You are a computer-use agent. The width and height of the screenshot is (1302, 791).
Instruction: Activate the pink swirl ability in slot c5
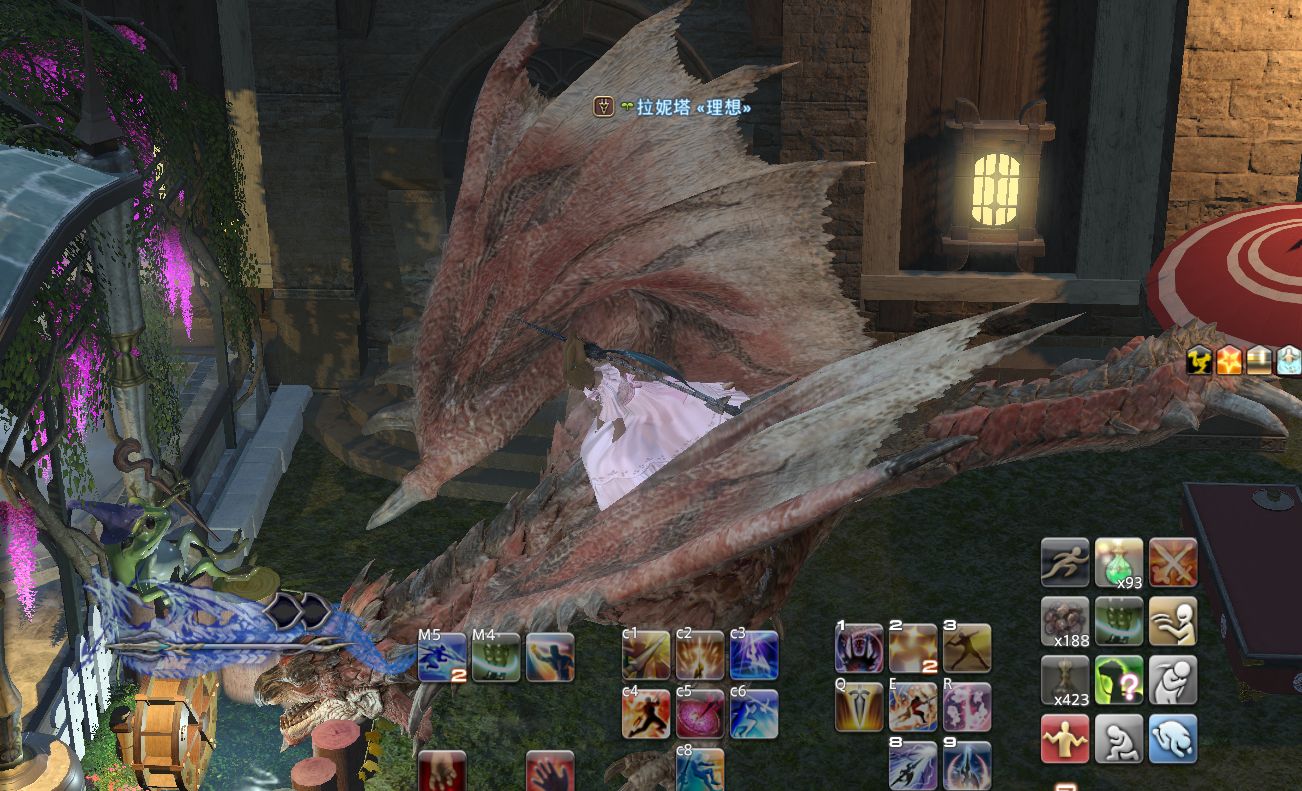(700, 714)
